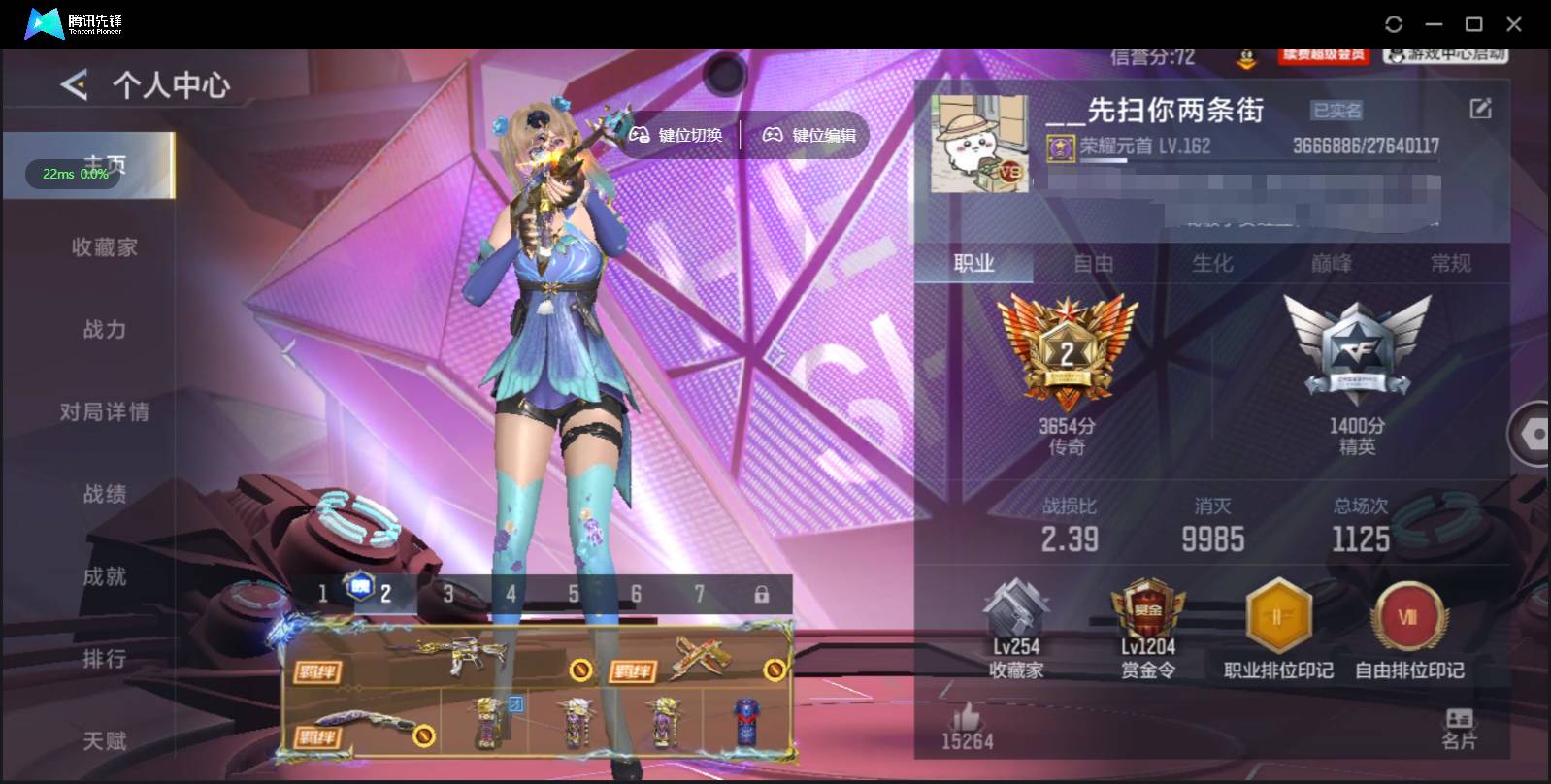Screen dimensions: 1551x784
Task: Click the 续费超级会员 renewal button
Action: tap(1322, 55)
